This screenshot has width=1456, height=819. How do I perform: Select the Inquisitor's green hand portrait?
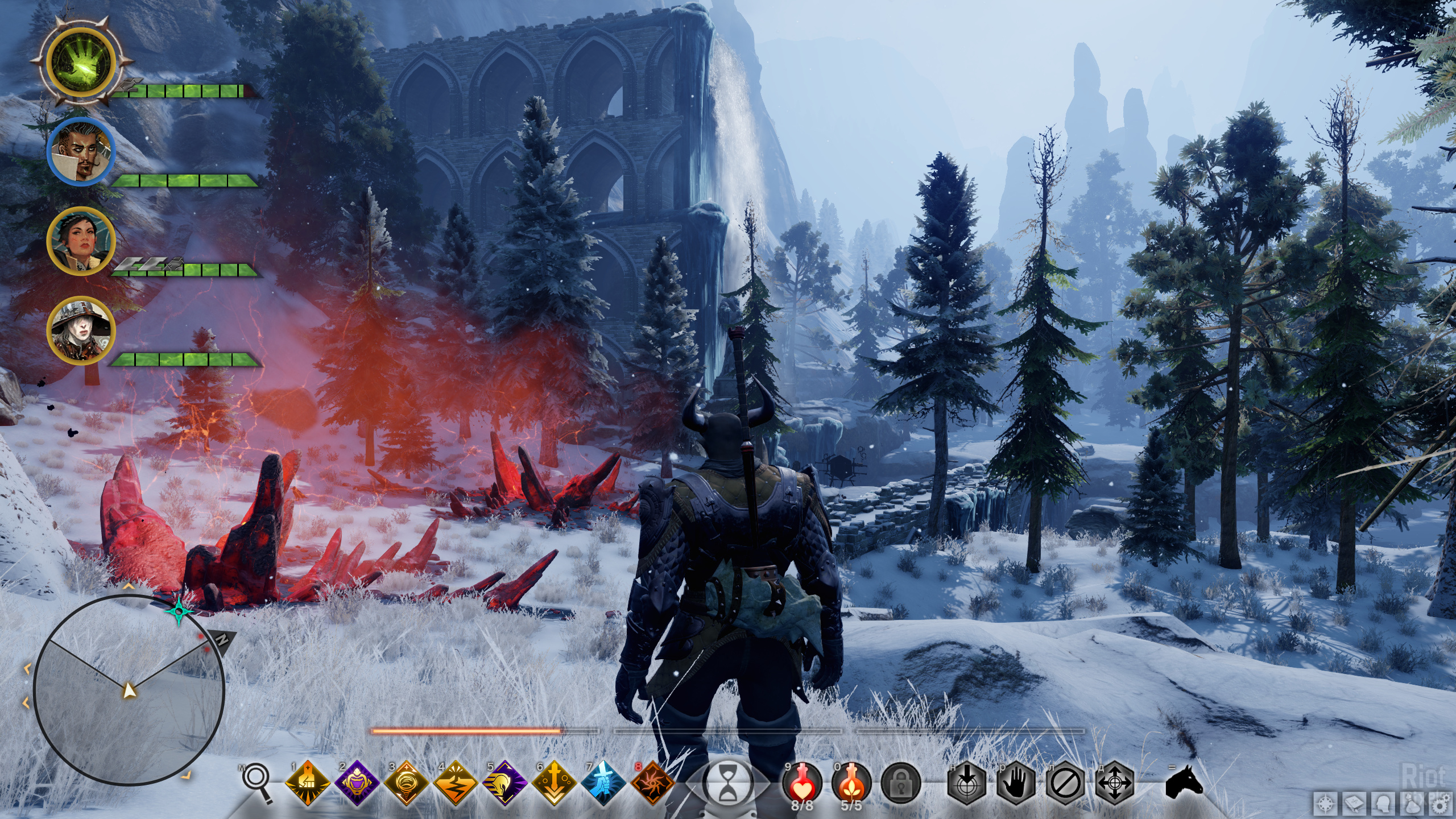tap(81, 61)
